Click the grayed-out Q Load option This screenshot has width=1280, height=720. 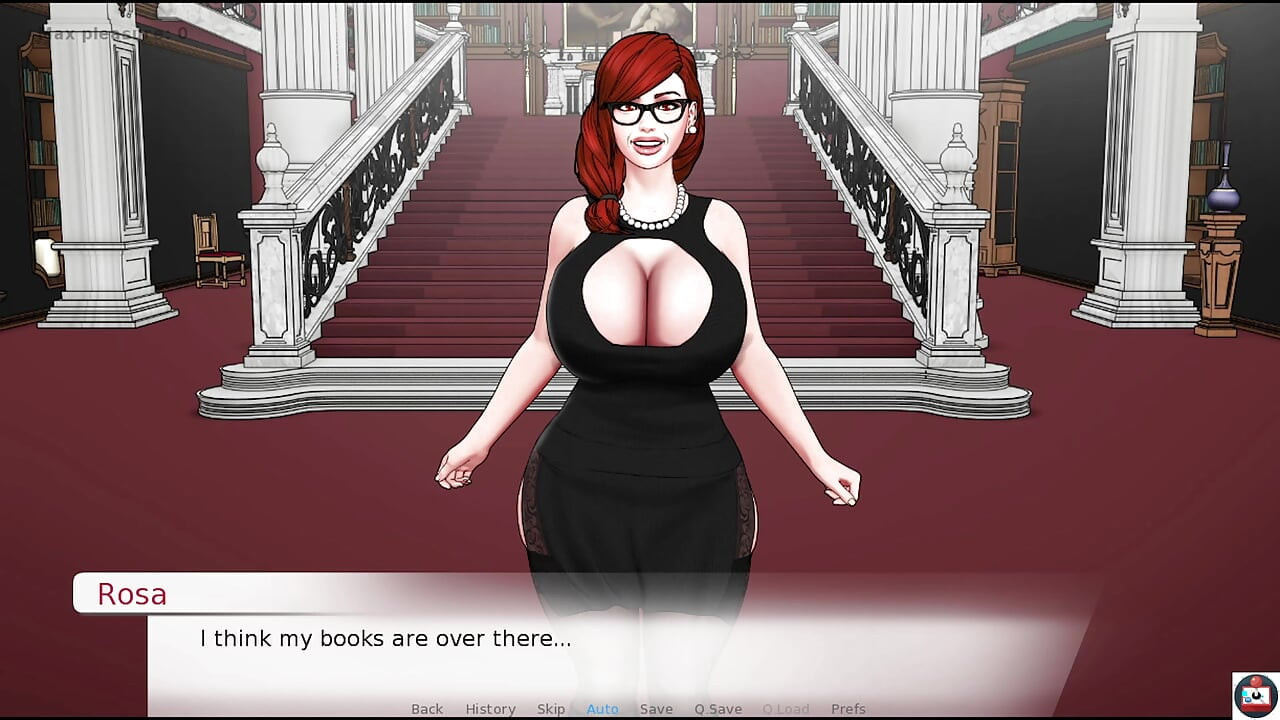[x=785, y=708]
